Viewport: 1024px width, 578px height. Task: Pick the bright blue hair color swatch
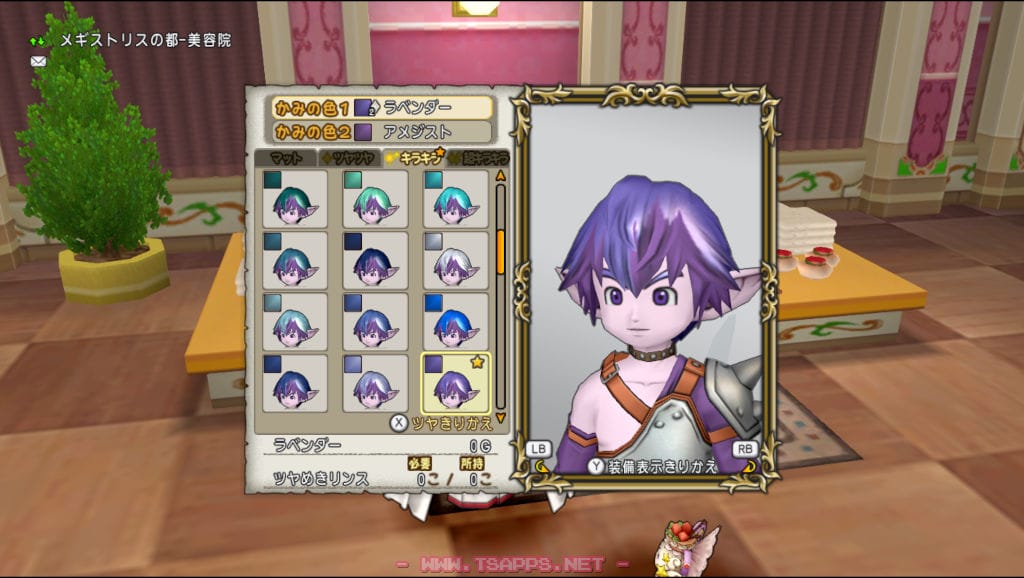(x=456, y=321)
